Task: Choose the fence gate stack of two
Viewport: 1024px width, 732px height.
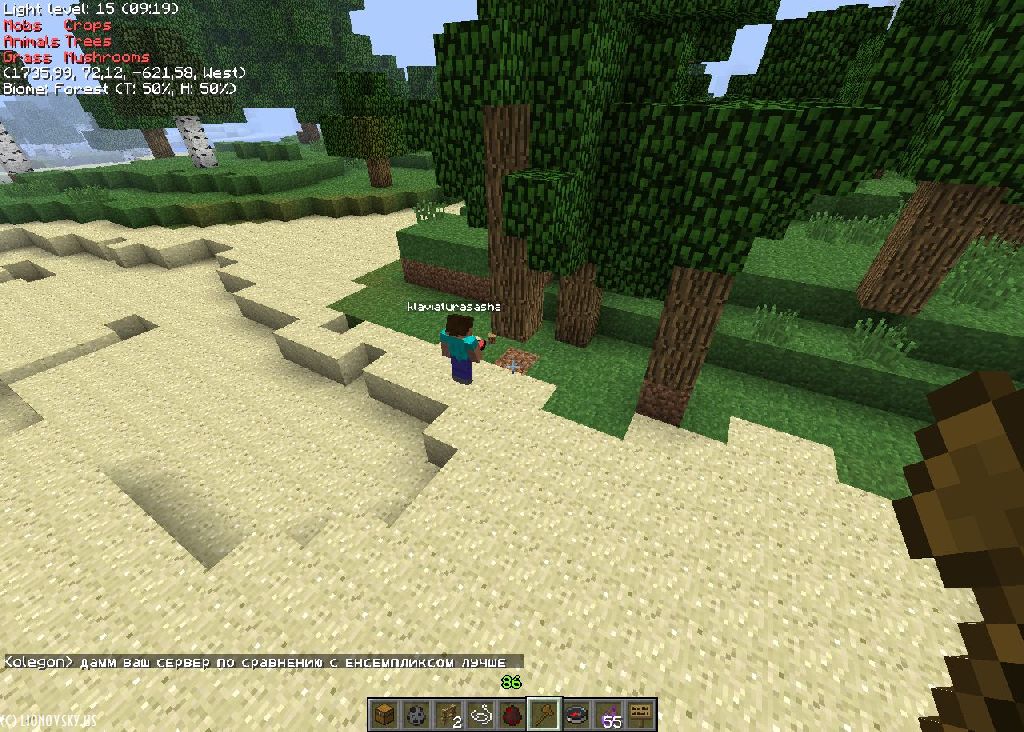Action: point(448,714)
